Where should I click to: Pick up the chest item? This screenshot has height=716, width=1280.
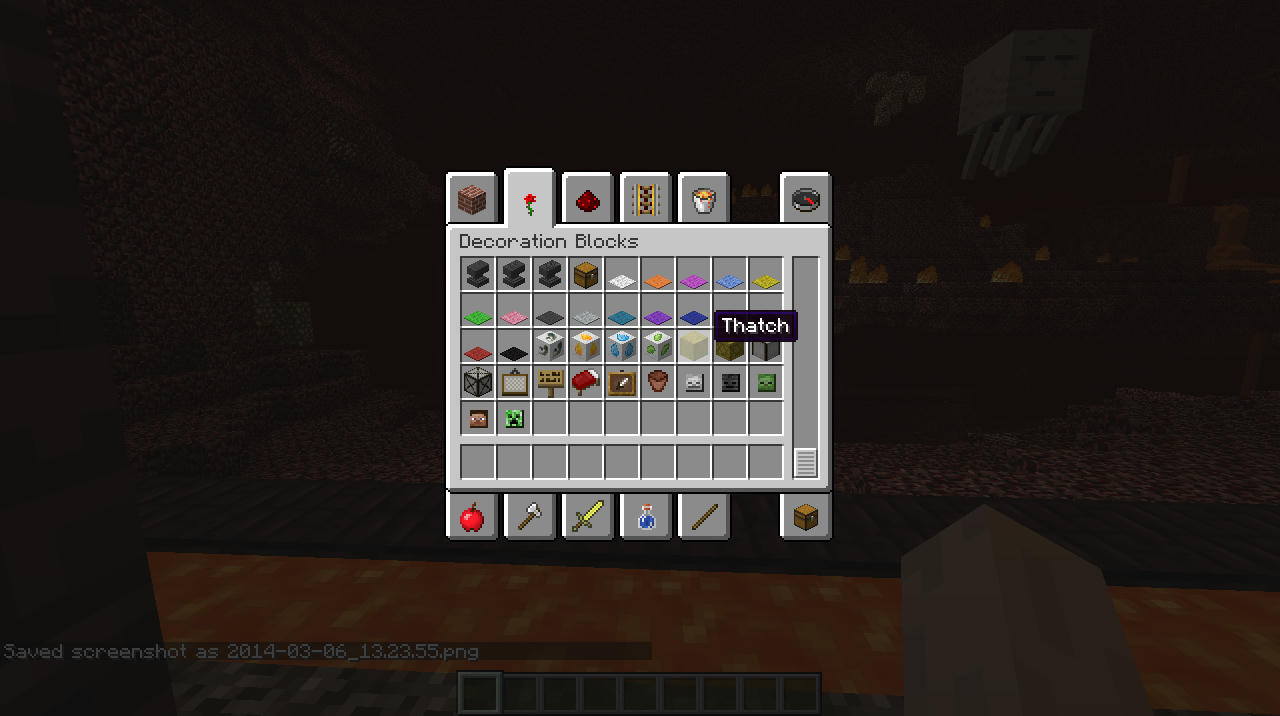coord(586,275)
